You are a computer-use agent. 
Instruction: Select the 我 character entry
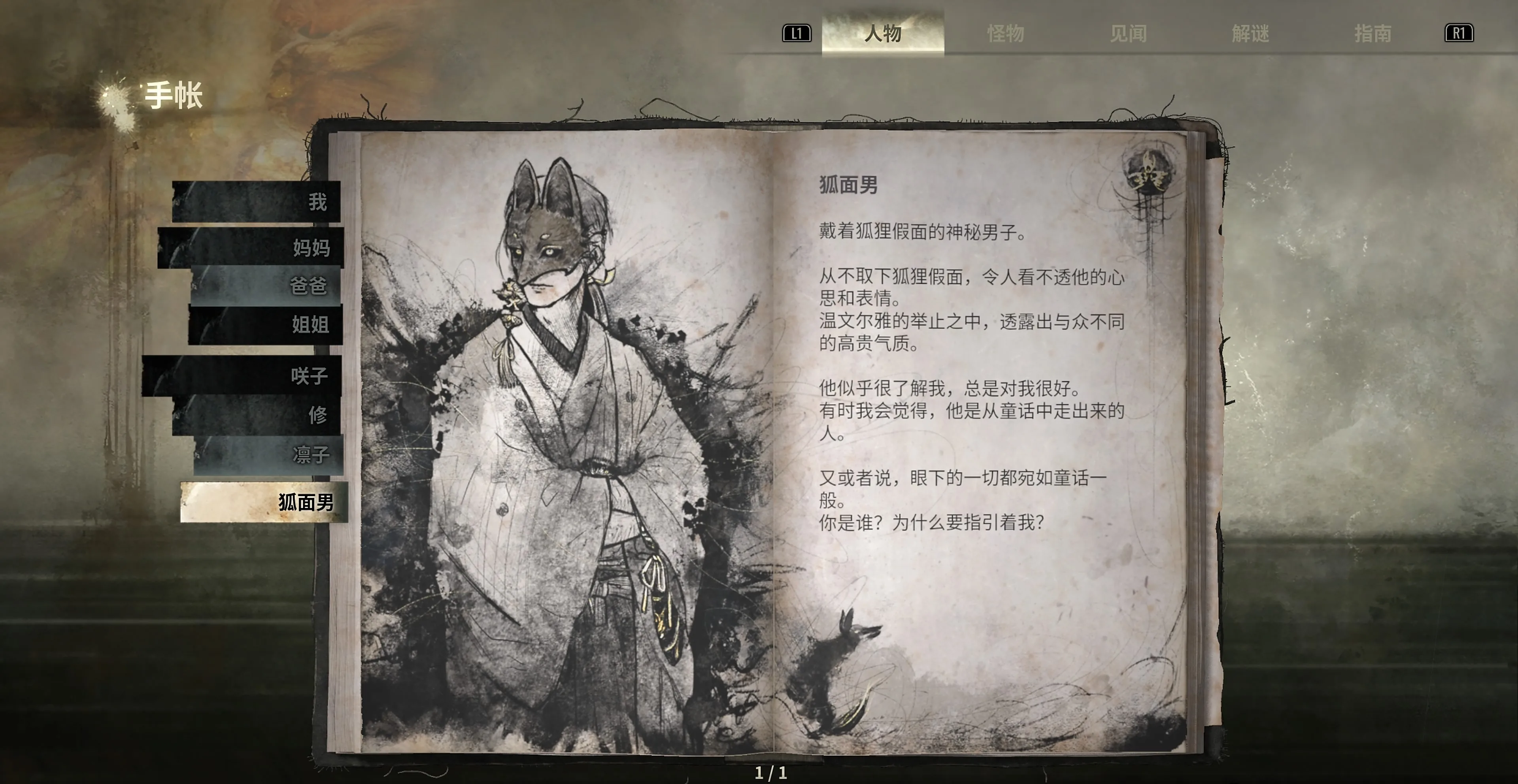pyautogui.click(x=257, y=202)
